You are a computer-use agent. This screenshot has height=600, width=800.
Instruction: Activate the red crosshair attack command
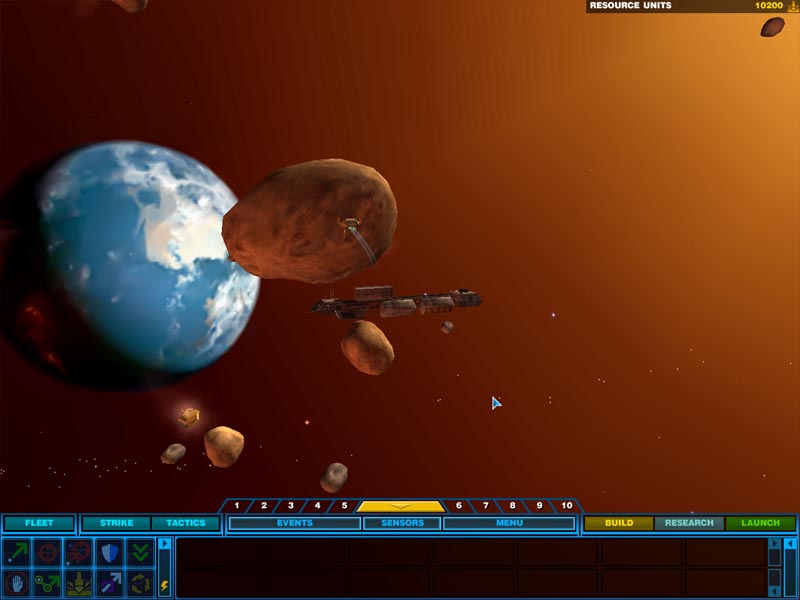tap(47, 552)
